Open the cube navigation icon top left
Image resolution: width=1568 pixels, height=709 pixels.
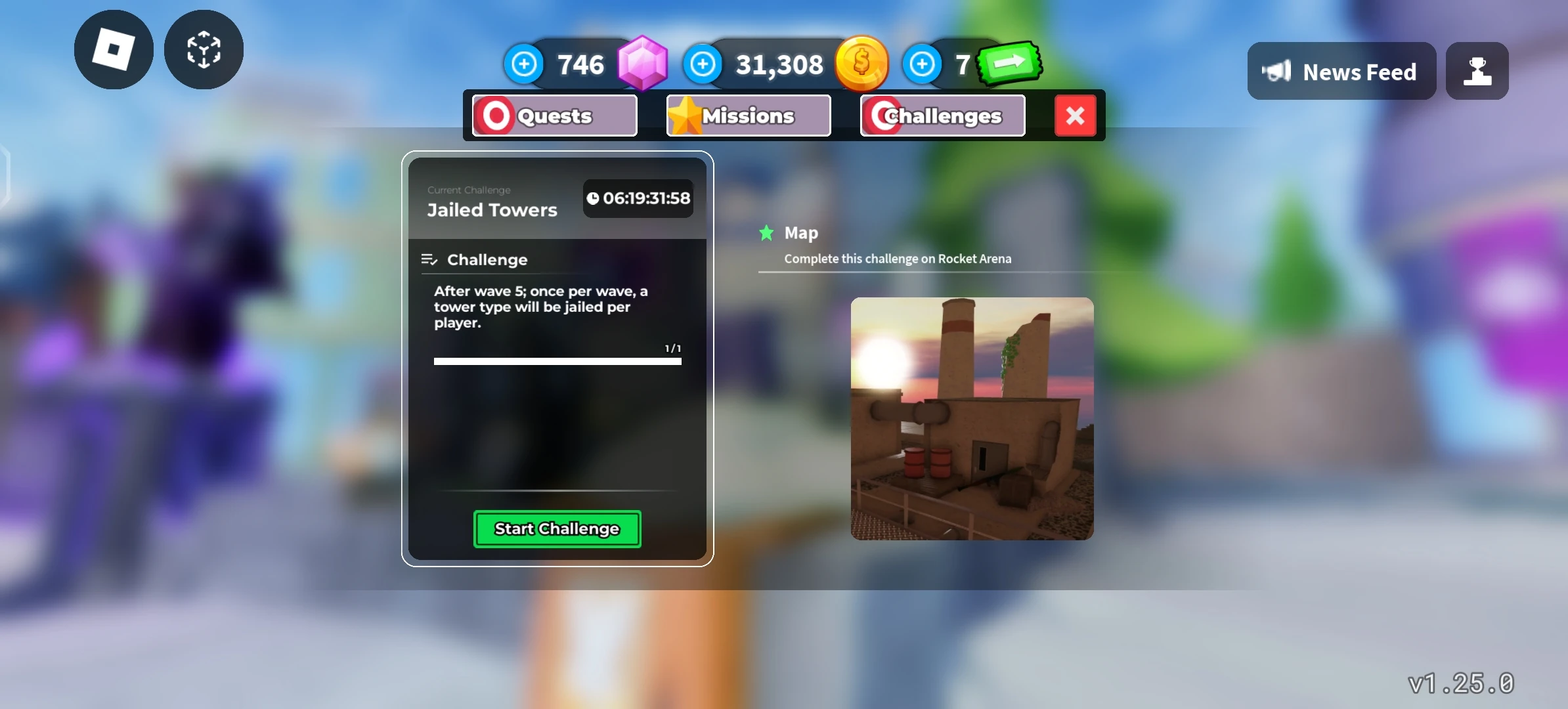pyautogui.click(x=202, y=50)
